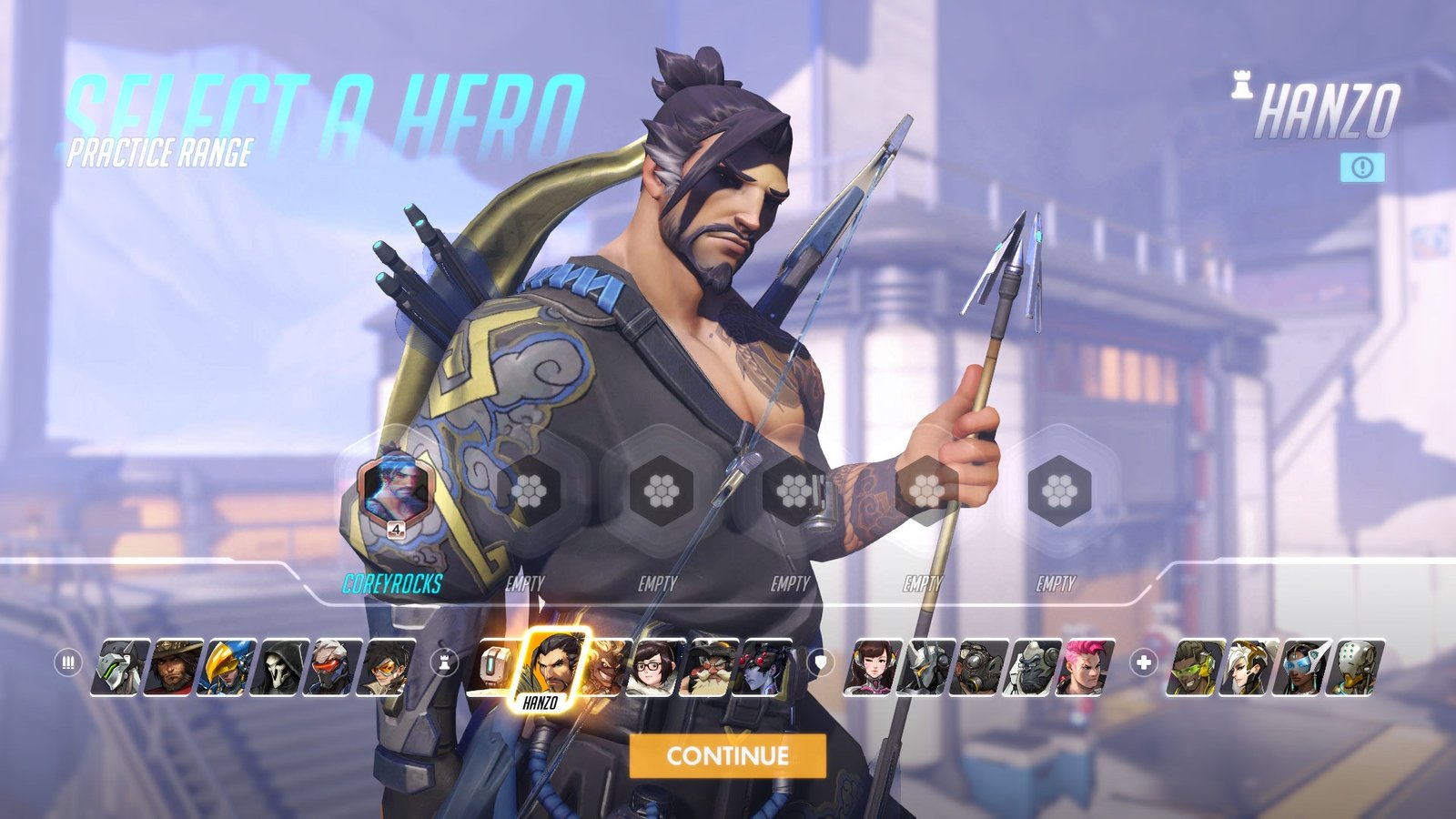Viewport: 1456px width, 819px height.
Task: Pick Pharah hero portrait
Action: (x=229, y=667)
